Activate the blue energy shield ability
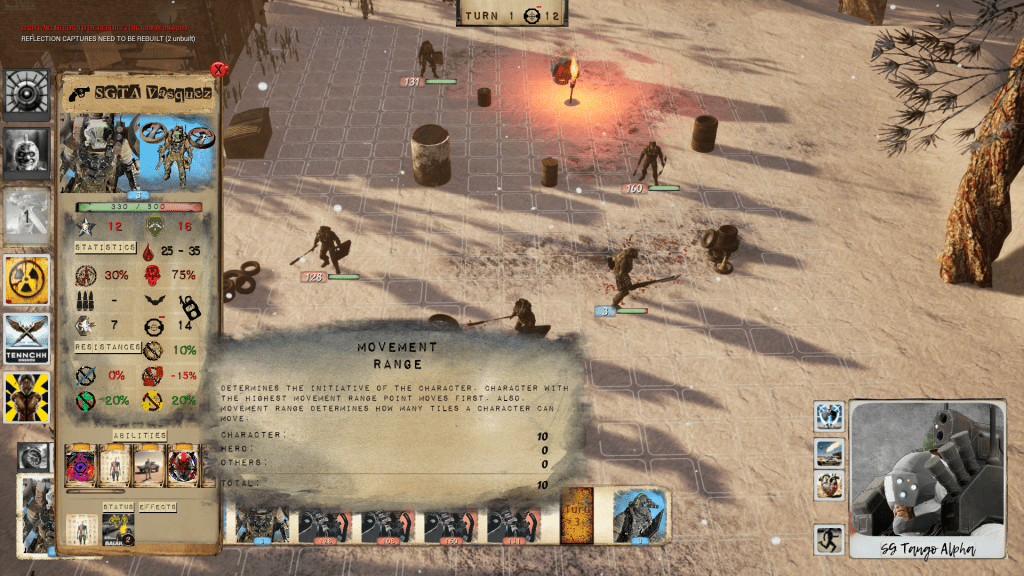The width and height of the screenshot is (1024, 576). click(x=828, y=415)
